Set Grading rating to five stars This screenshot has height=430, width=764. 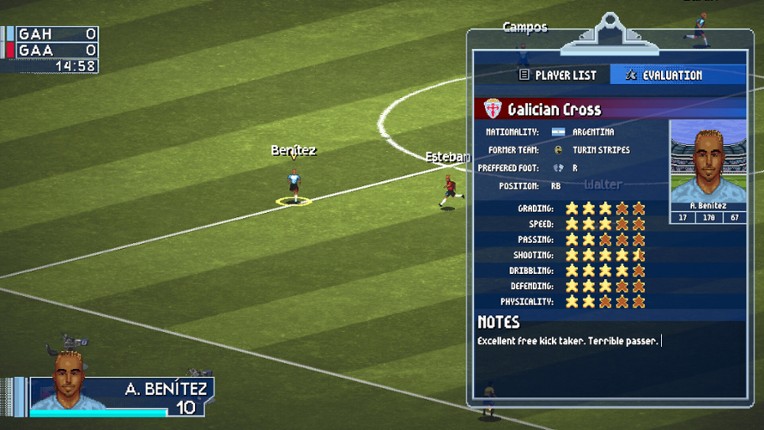tap(639, 208)
